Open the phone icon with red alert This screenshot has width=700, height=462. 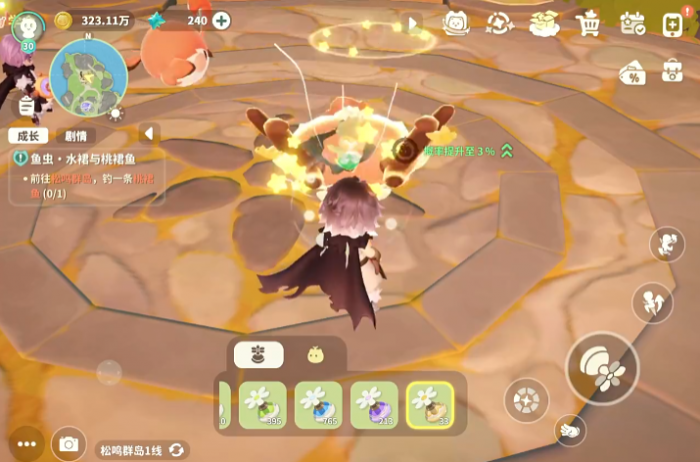point(674,22)
